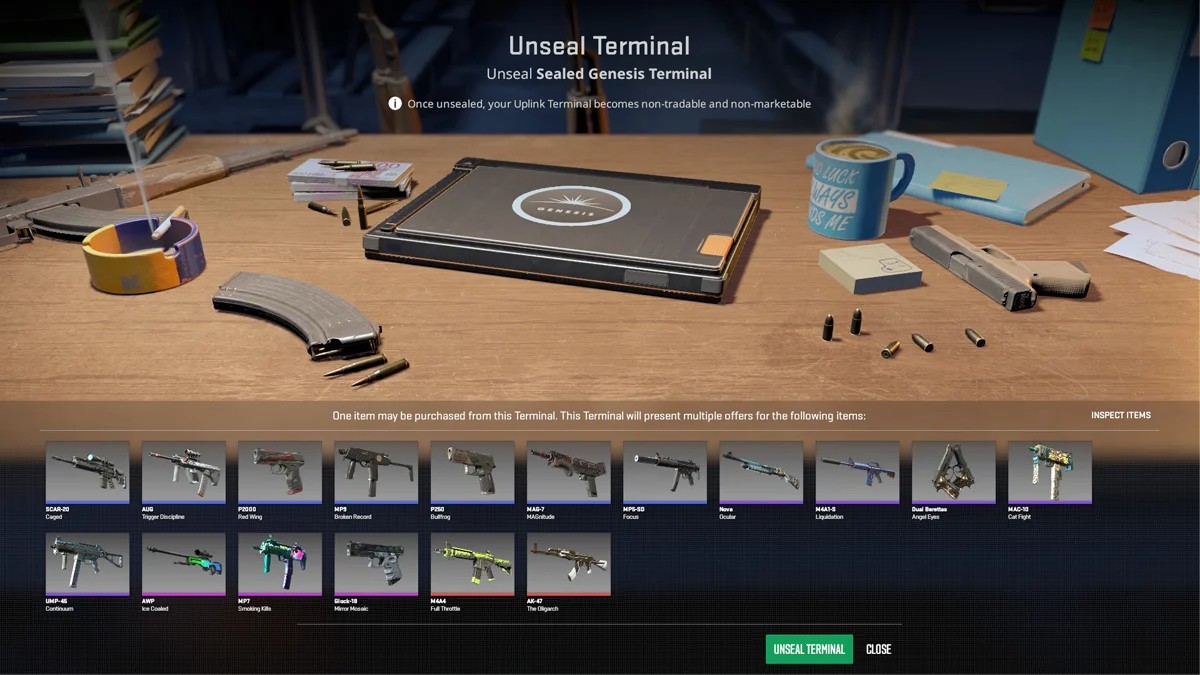Viewport: 1200px width, 675px height.
Task: Select the P250 Bullfrog skin
Action: tap(472, 471)
